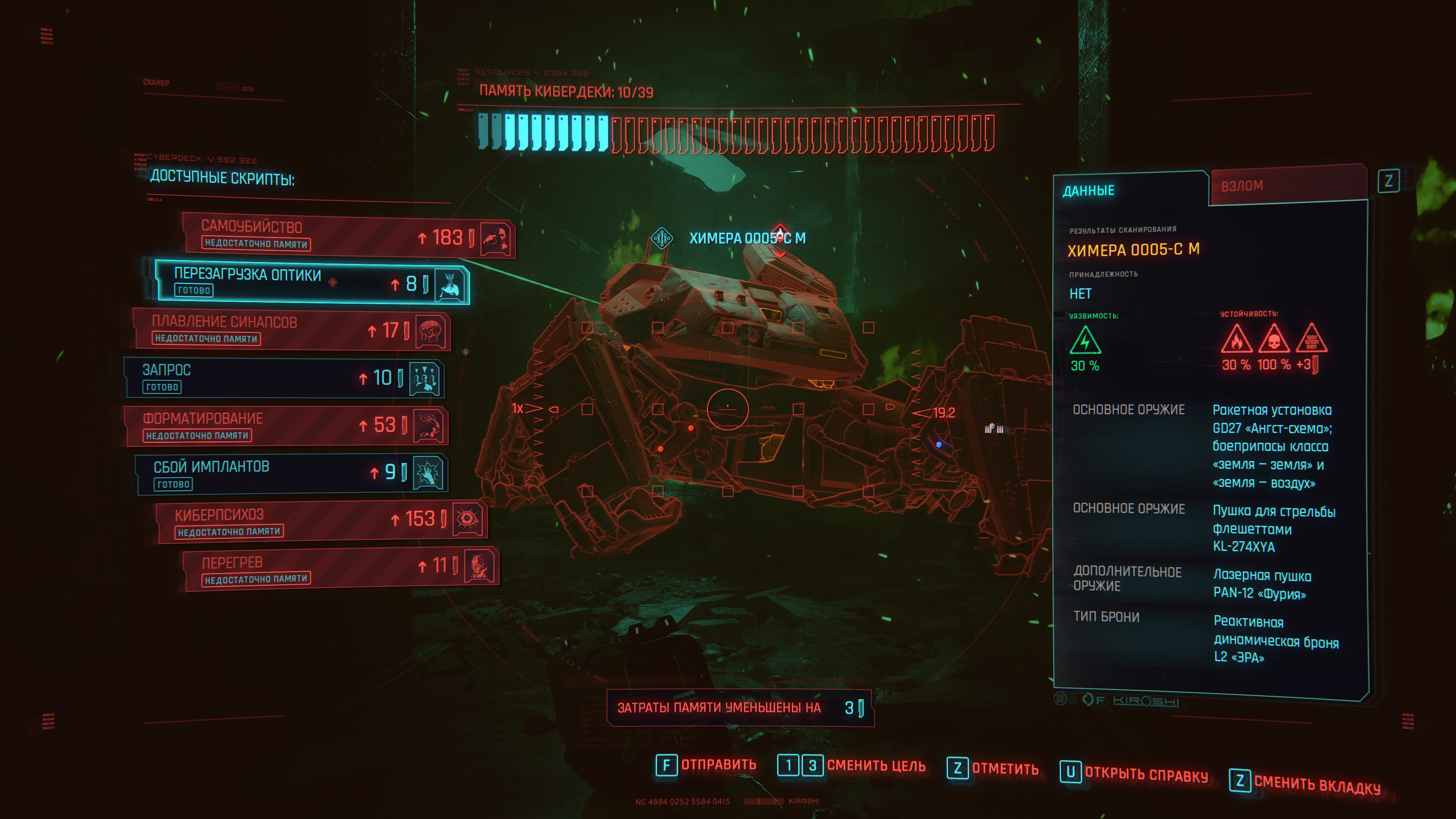The width and height of the screenshot is (1456, 819).
Task: Click the Отправить action label
Action: 718,765
